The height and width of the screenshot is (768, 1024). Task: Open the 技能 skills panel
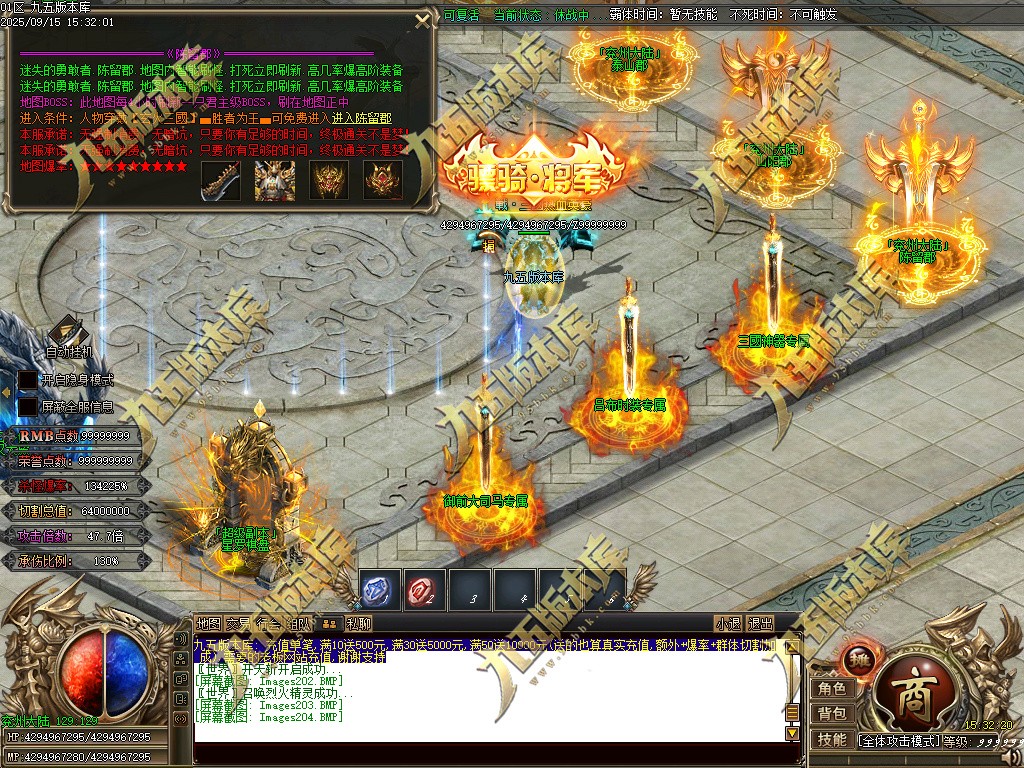832,740
